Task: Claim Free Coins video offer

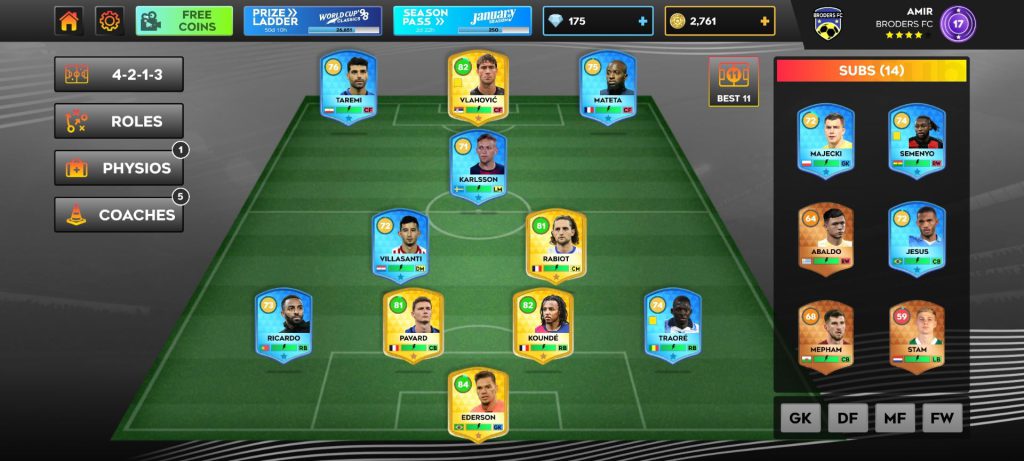Action: (184, 21)
